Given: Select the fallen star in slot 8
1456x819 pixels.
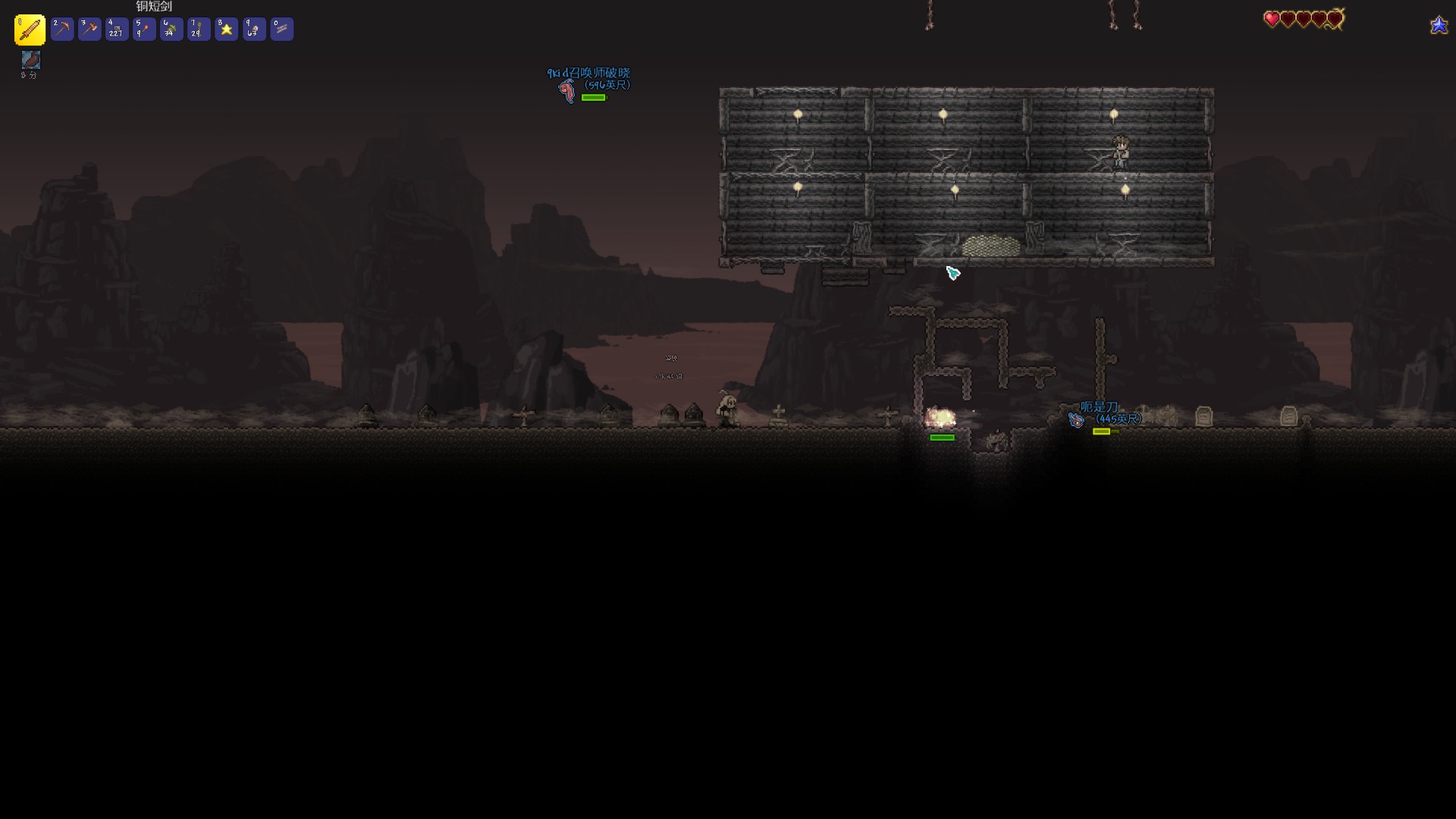Looking at the screenshot, I should click(226, 30).
